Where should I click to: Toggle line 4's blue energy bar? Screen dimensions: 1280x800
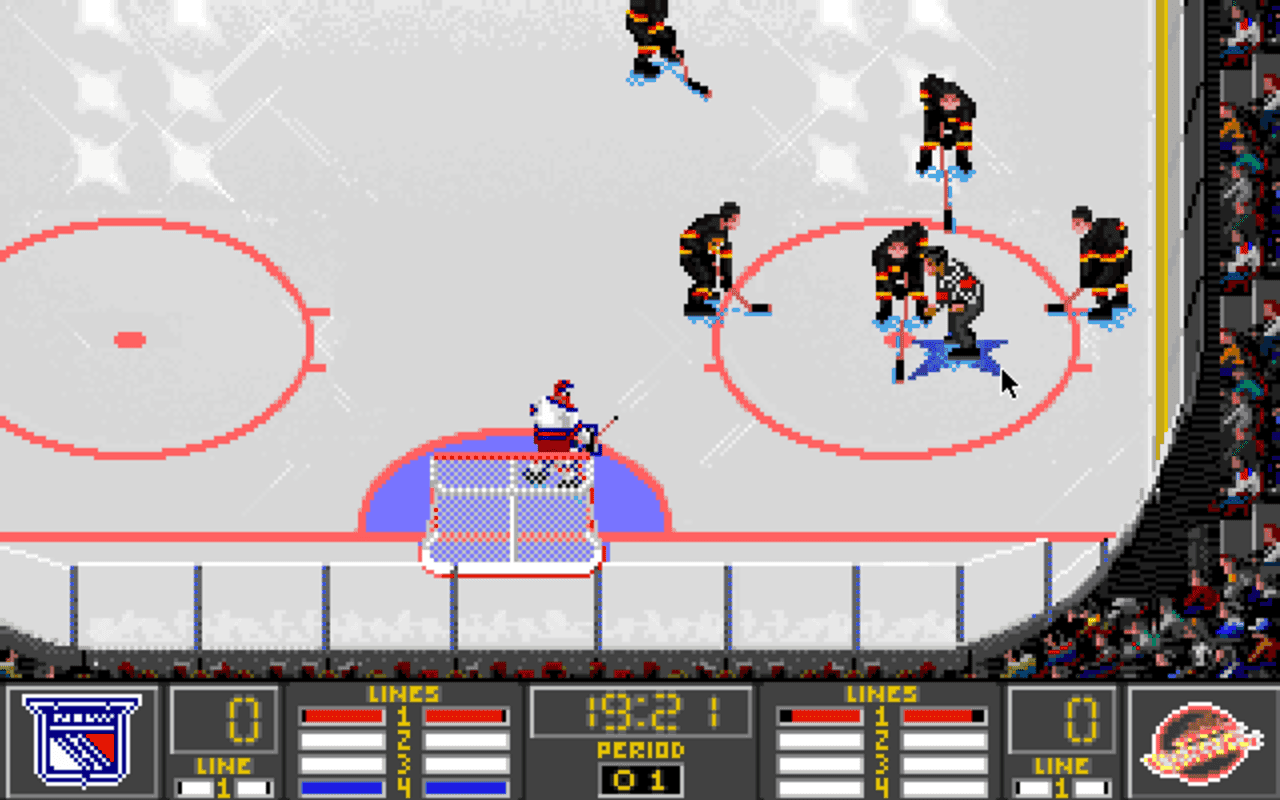(x=342, y=786)
